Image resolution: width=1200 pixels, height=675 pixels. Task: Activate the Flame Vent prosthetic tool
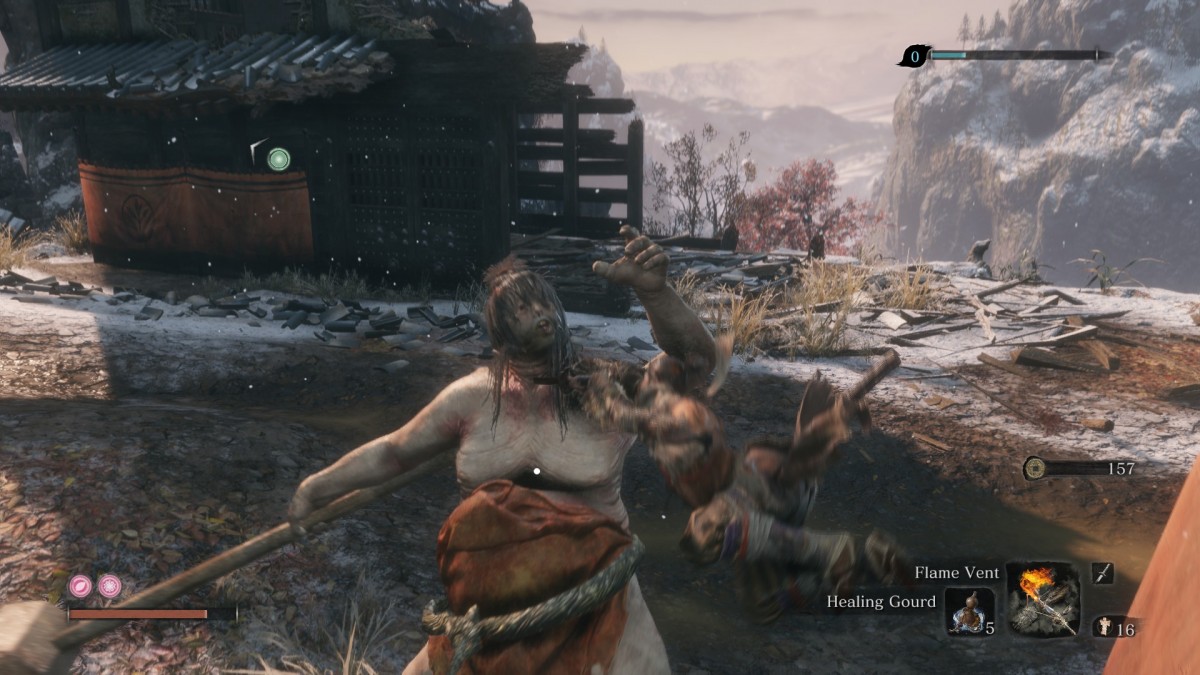1043,598
